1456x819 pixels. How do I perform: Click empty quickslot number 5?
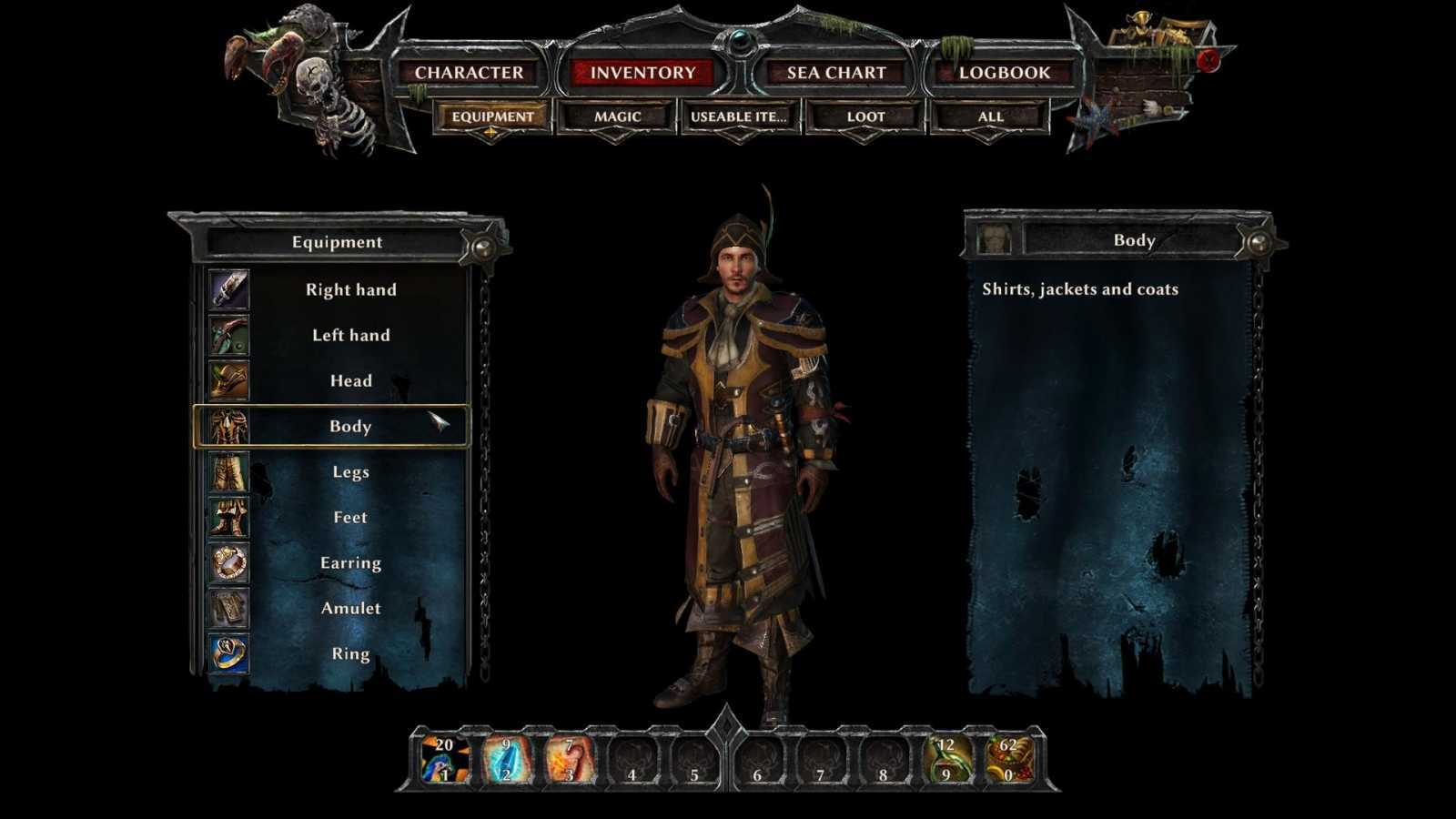[x=694, y=760]
